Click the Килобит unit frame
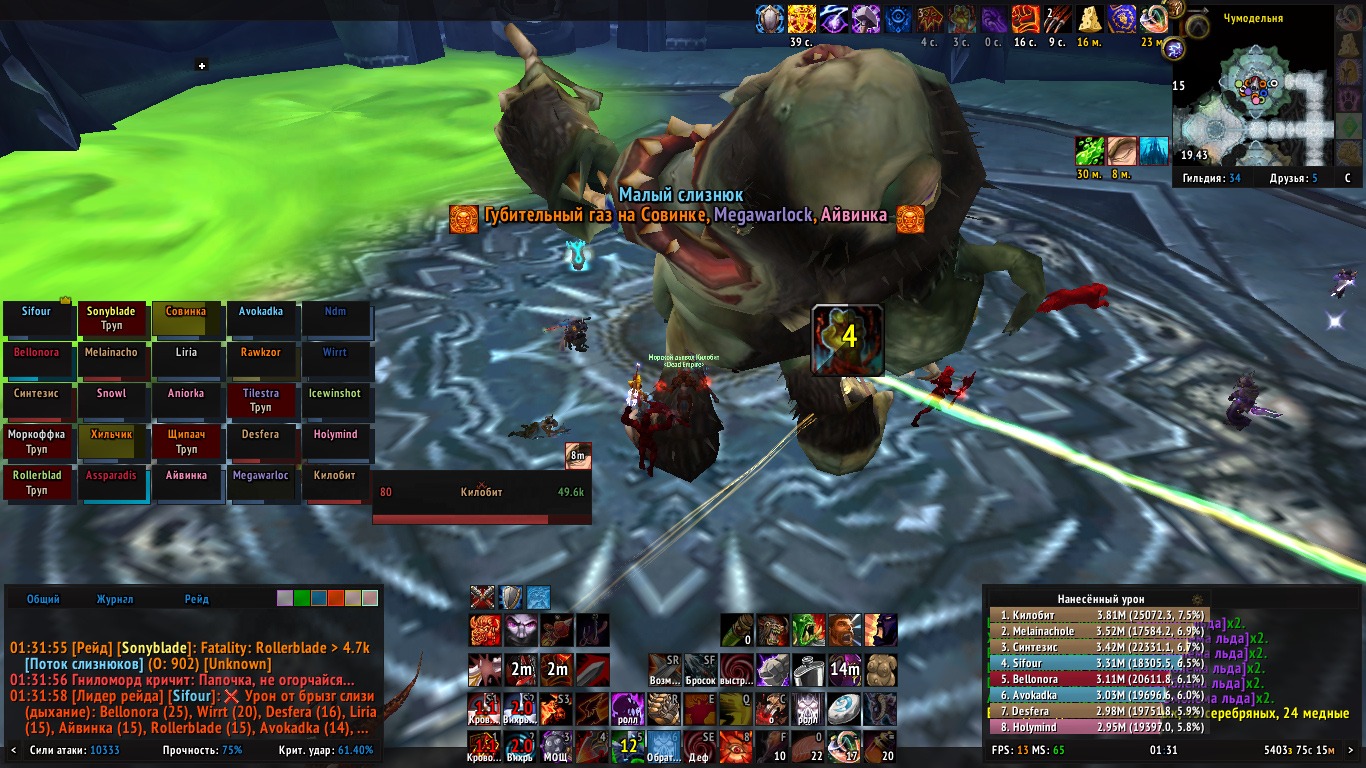 pos(481,498)
